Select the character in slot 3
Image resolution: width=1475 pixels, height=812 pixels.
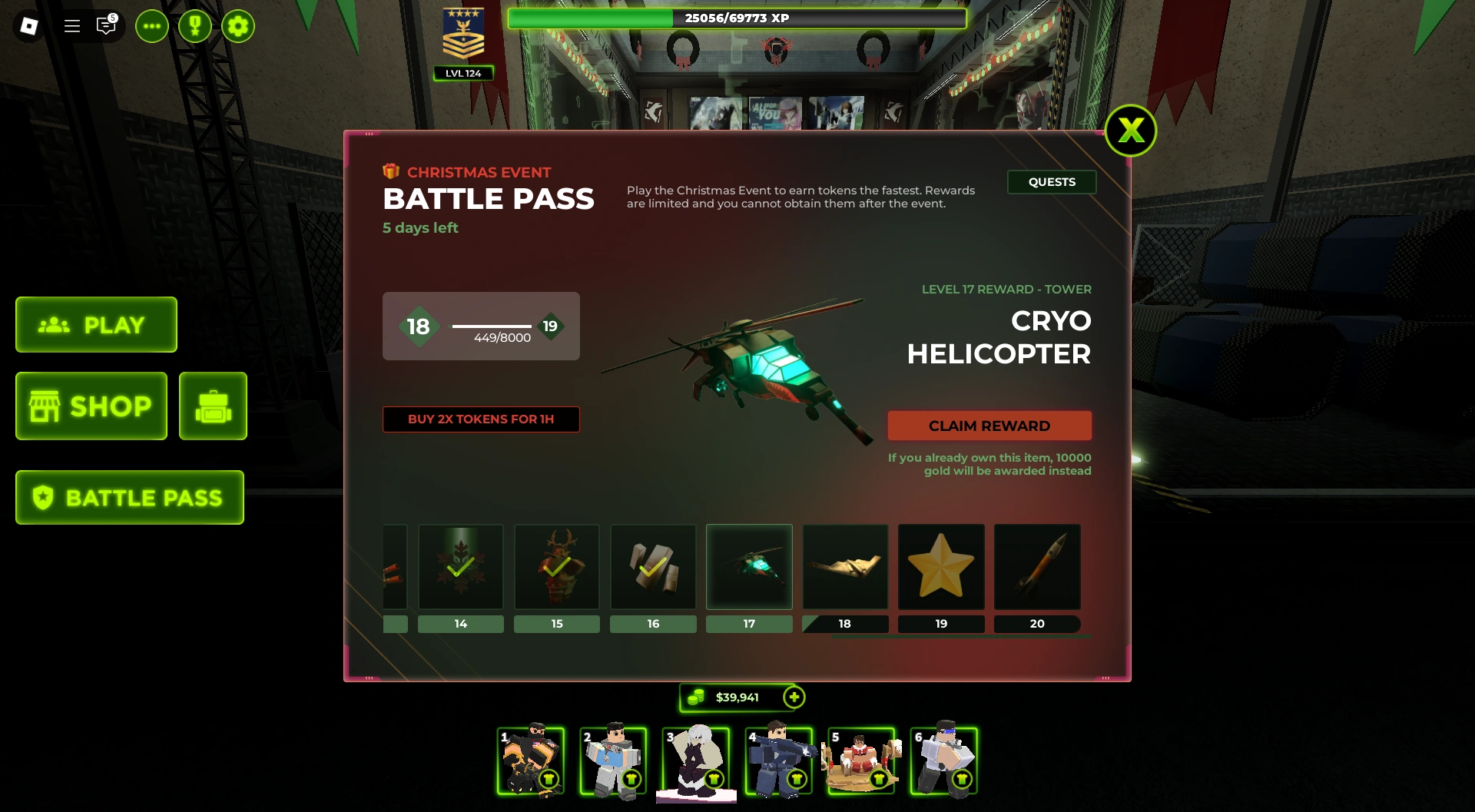pyautogui.click(x=695, y=762)
